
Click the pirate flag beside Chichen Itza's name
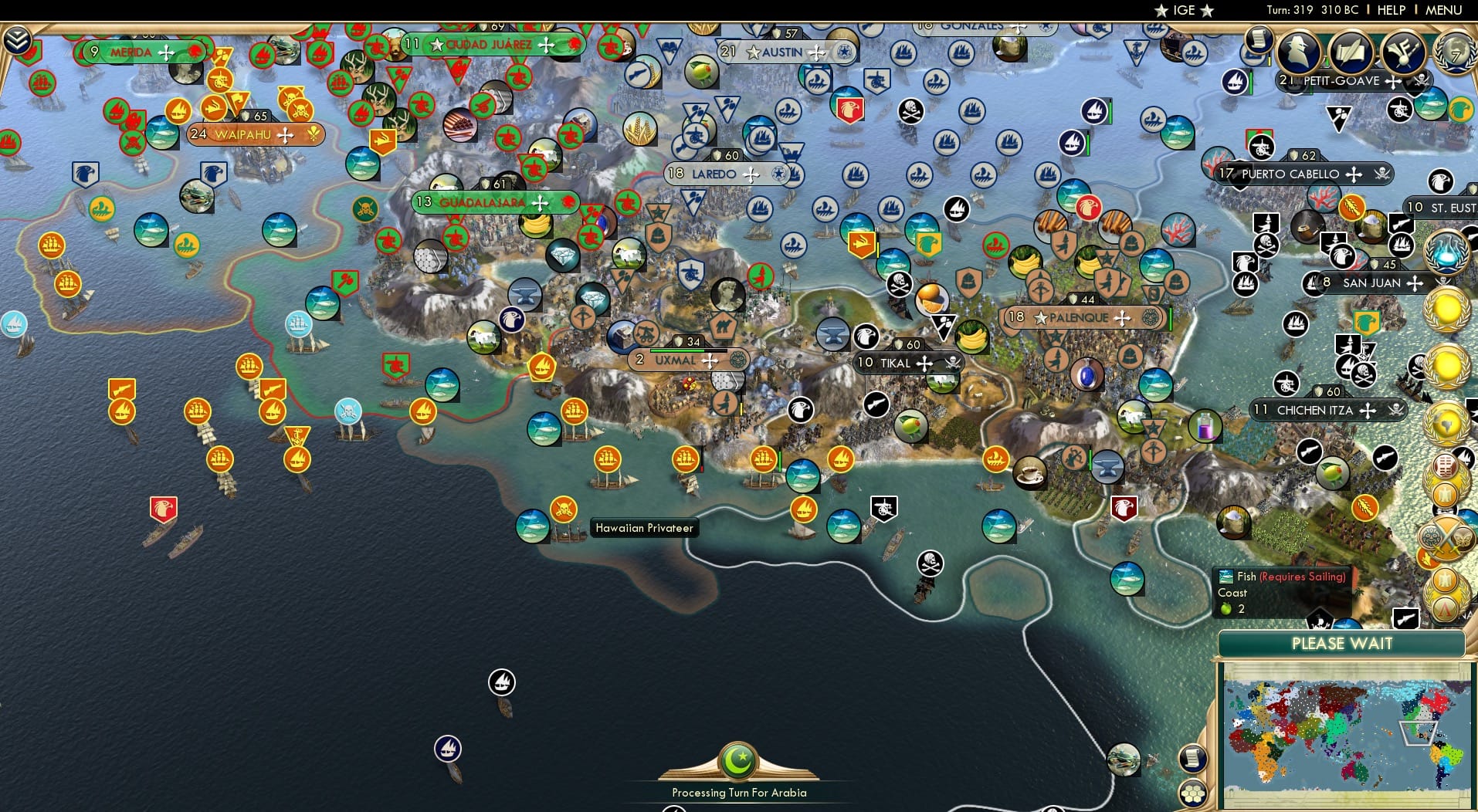tap(1395, 411)
